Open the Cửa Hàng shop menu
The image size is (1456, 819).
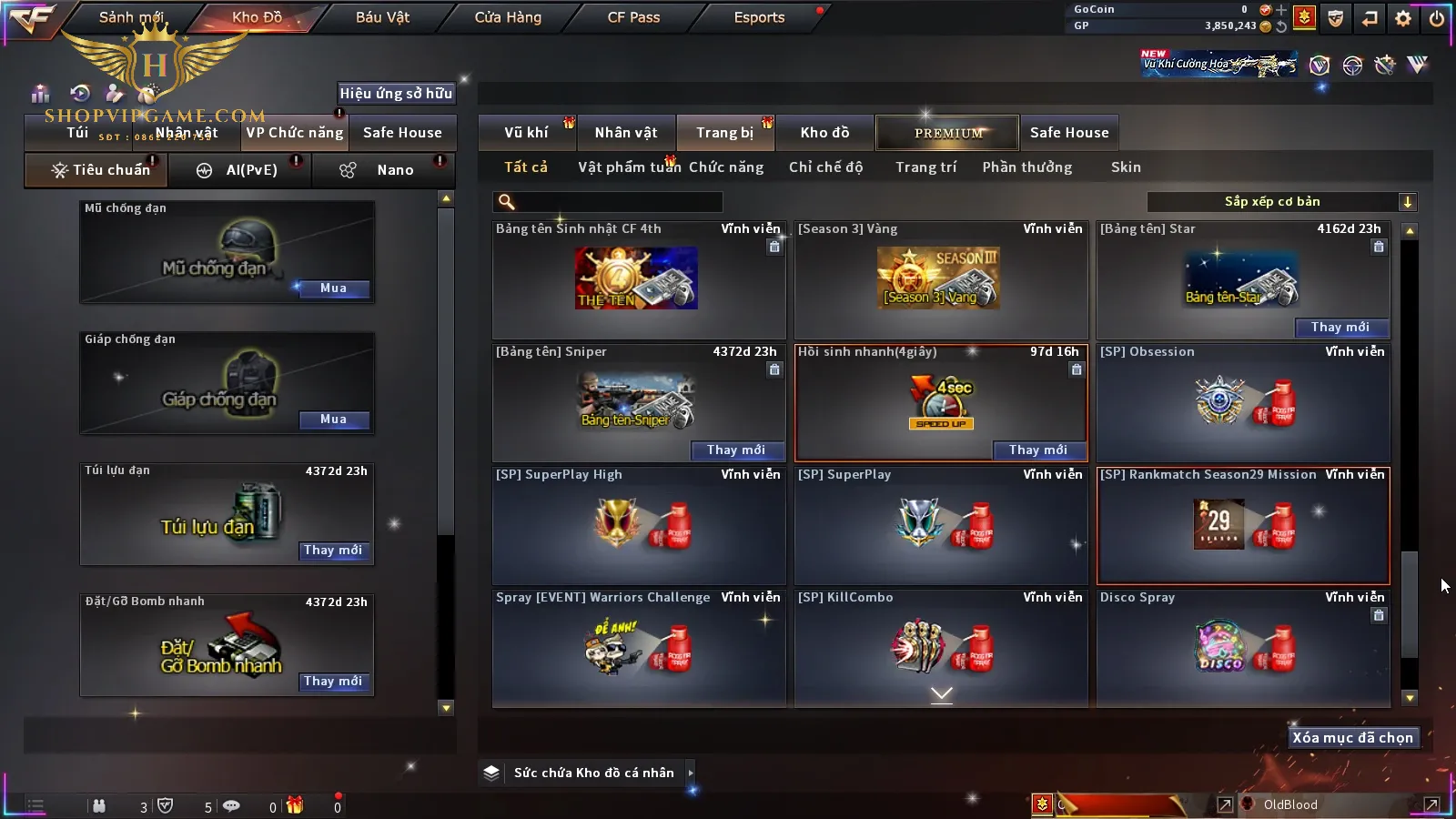click(508, 17)
